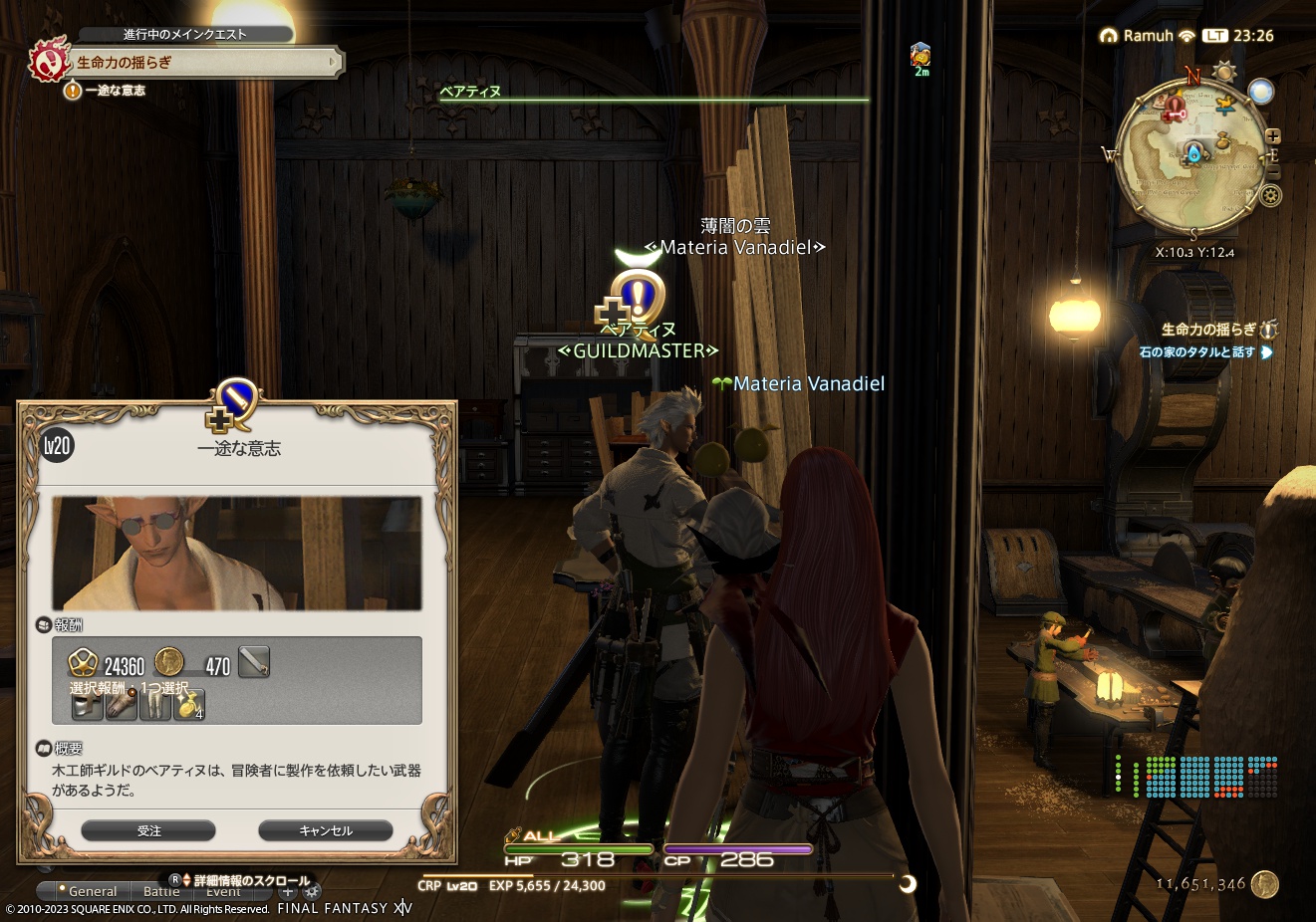Switch to the Battle chat tab
Image resolution: width=1316 pixels, height=922 pixels.
pos(161,891)
